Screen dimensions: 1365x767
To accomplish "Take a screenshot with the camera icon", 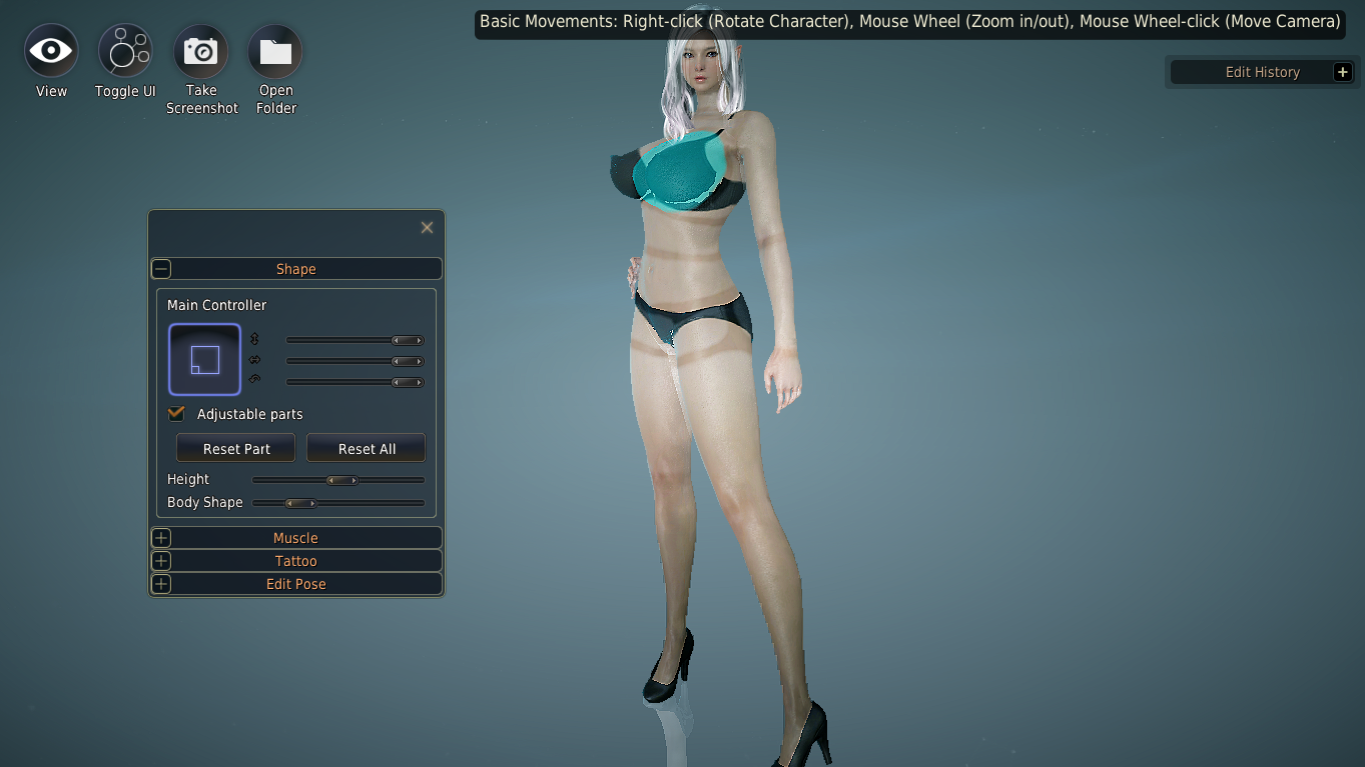I will tap(201, 50).
